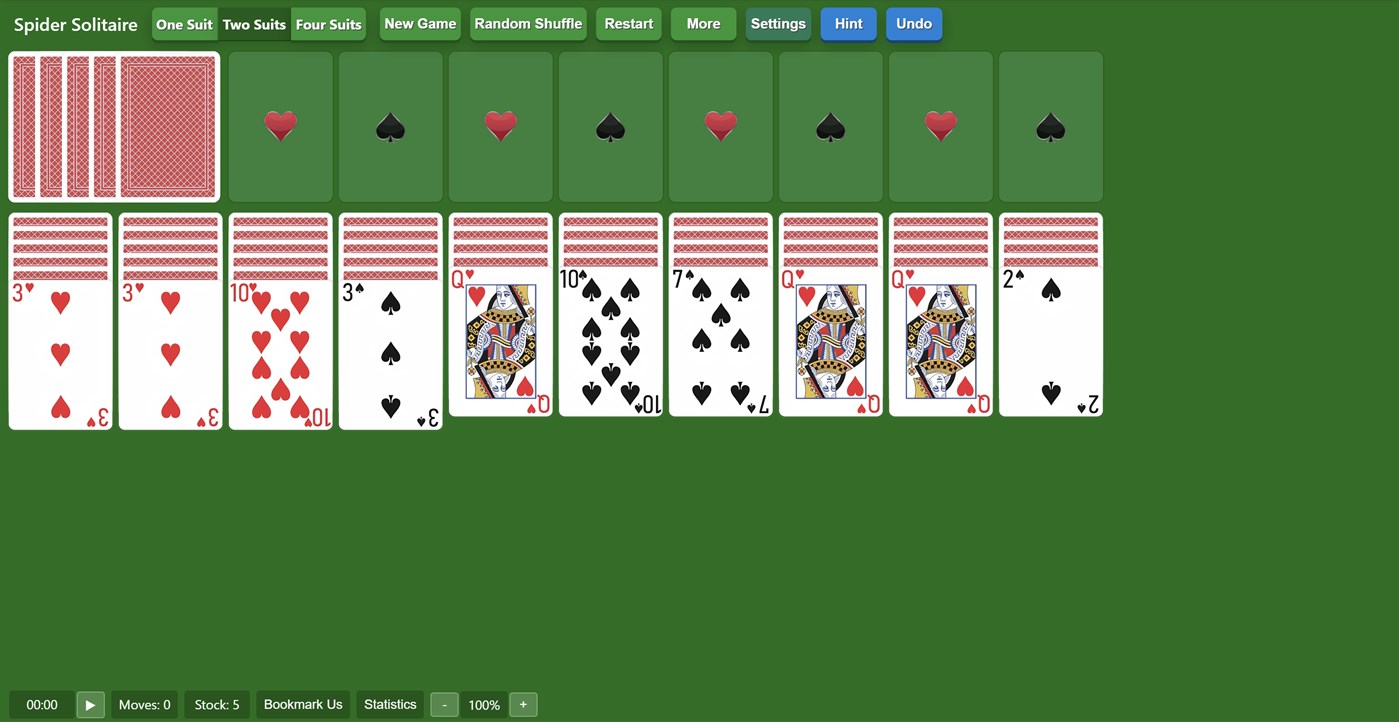Screen dimensions: 1399x722
Task: Start a New Game
Action: tap(419, 23)
